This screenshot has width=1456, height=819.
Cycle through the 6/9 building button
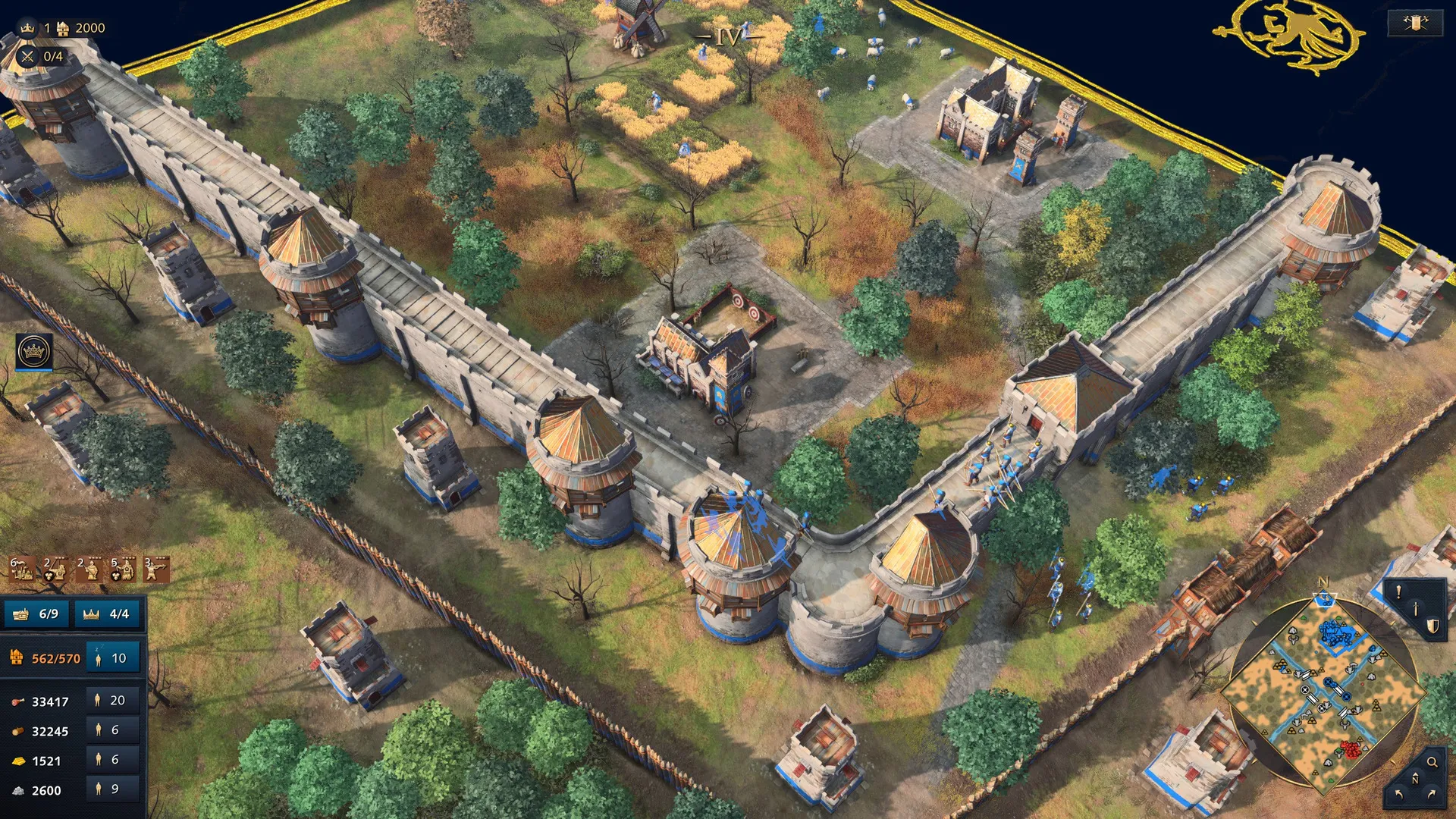click(36, 613)
